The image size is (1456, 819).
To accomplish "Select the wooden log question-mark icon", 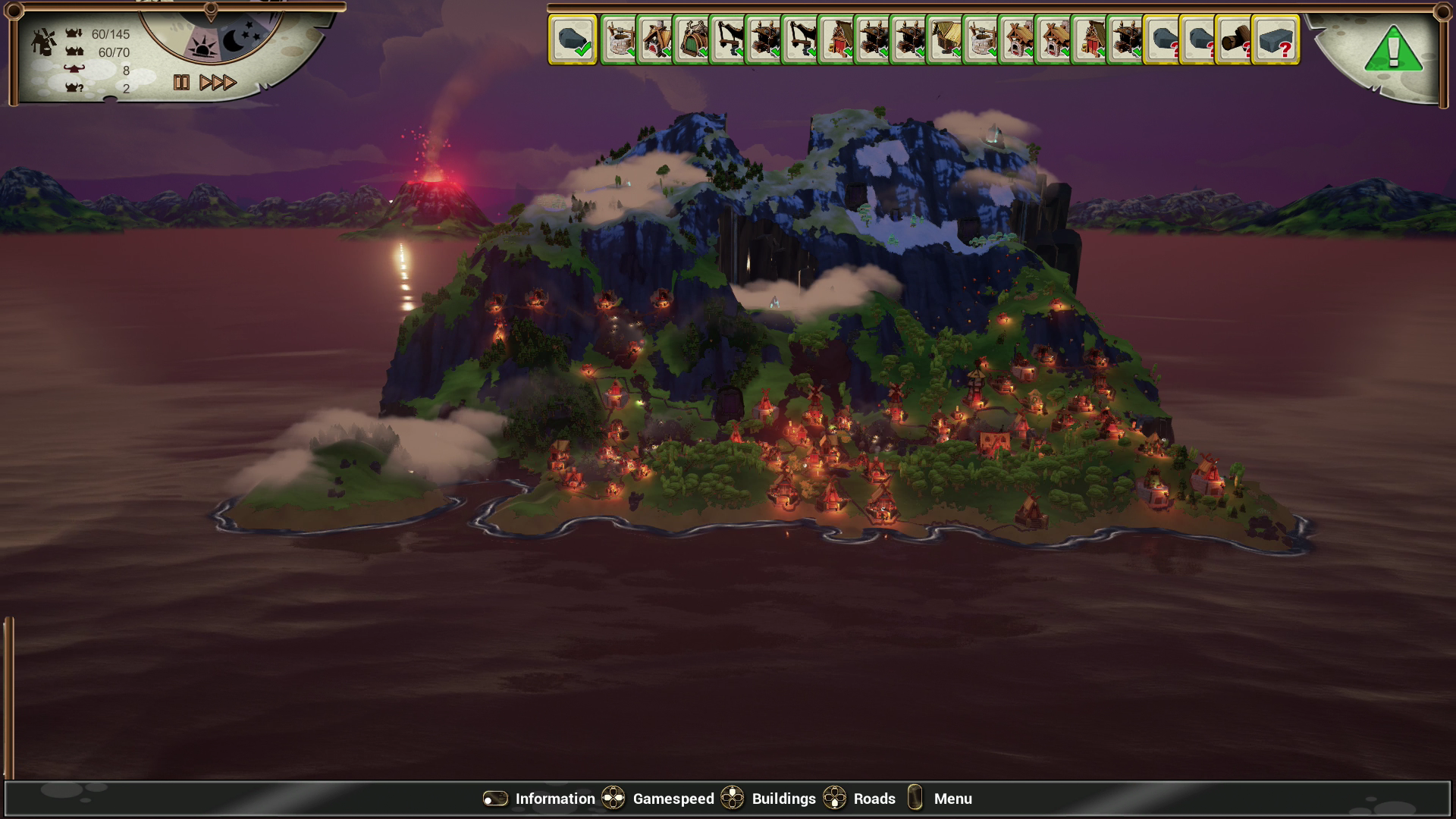I will (x=1235, y=39).
